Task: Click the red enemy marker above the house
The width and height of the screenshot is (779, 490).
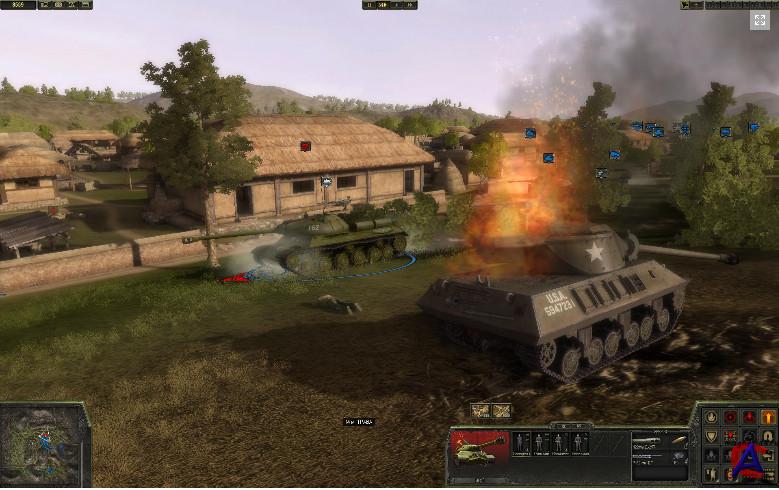Action: pyautogui.click(x=305, y=146)
